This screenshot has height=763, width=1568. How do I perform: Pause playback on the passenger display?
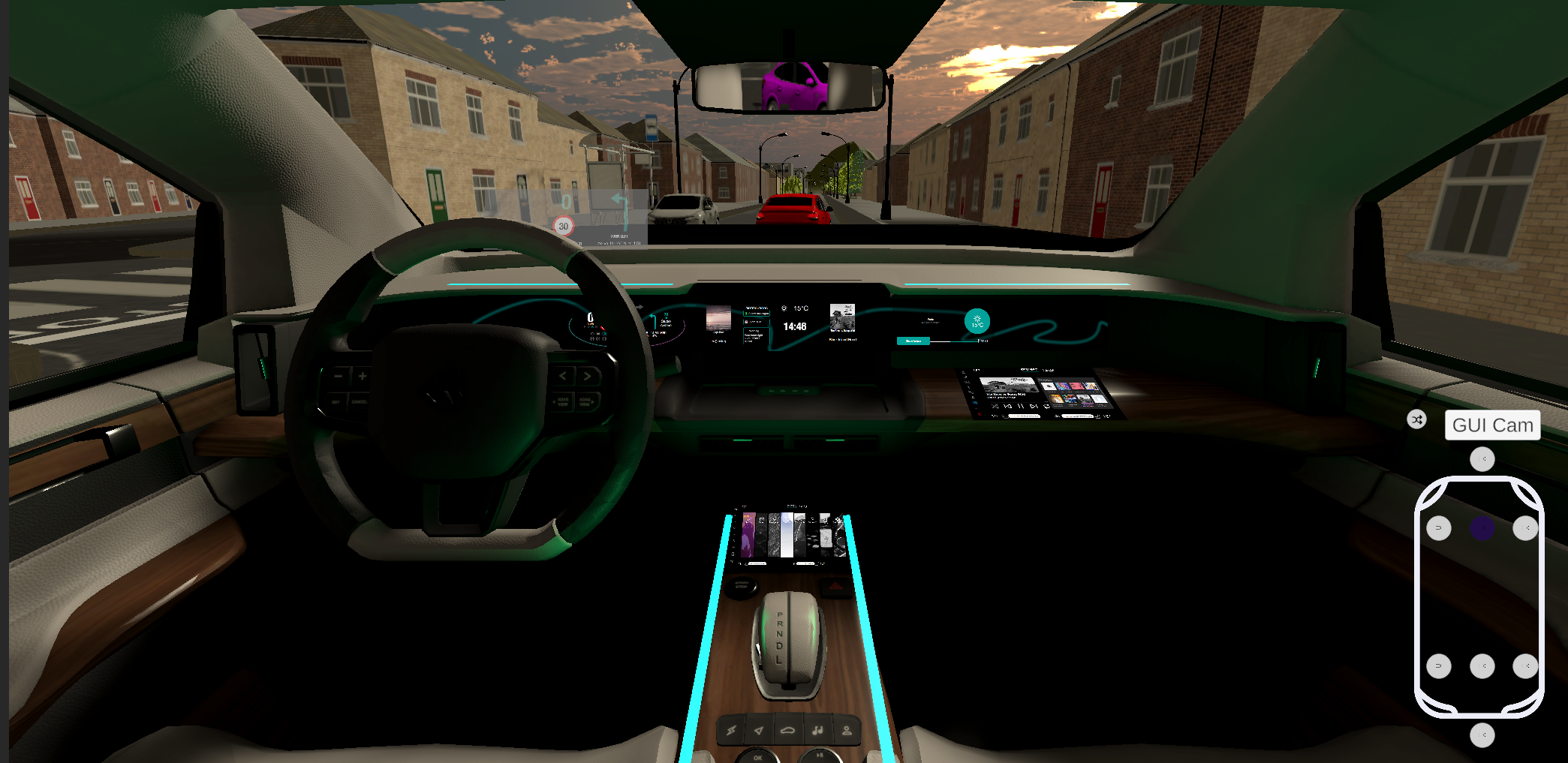tap(1021, 406)
